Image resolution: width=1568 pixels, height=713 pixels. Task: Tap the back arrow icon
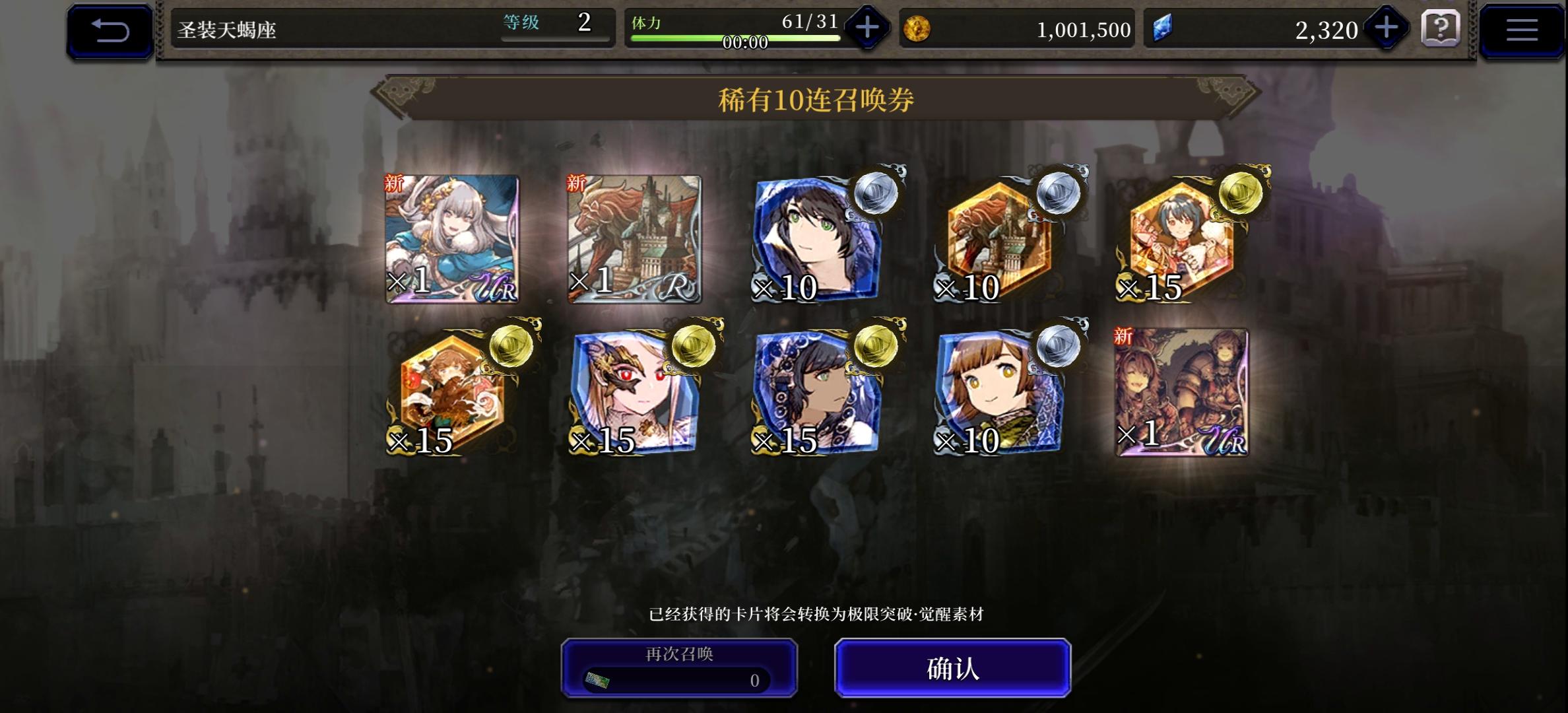pyautogui.click(x=110, y=29)
